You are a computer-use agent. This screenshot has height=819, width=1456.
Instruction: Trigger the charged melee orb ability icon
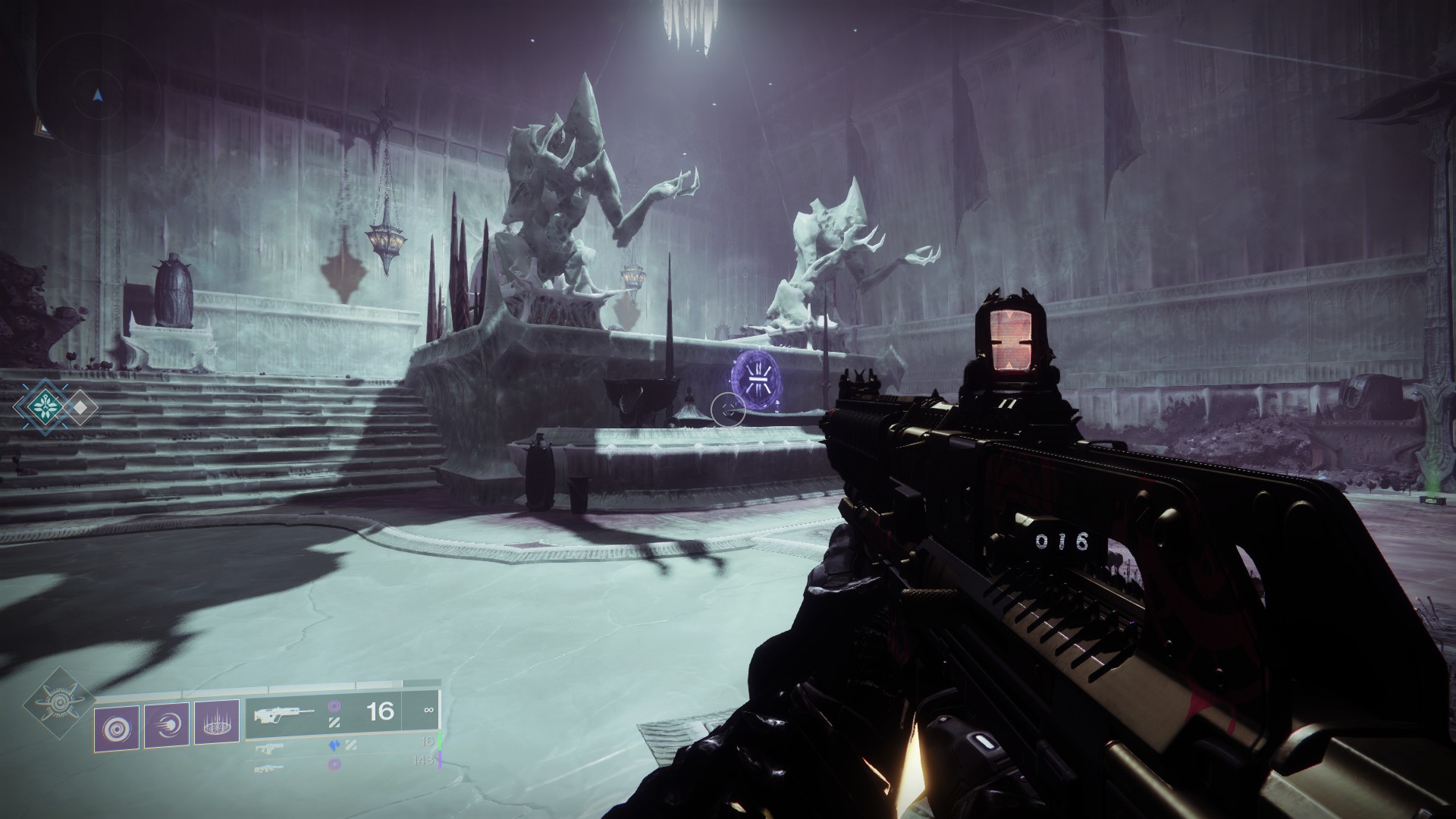(x=167, y=727)
